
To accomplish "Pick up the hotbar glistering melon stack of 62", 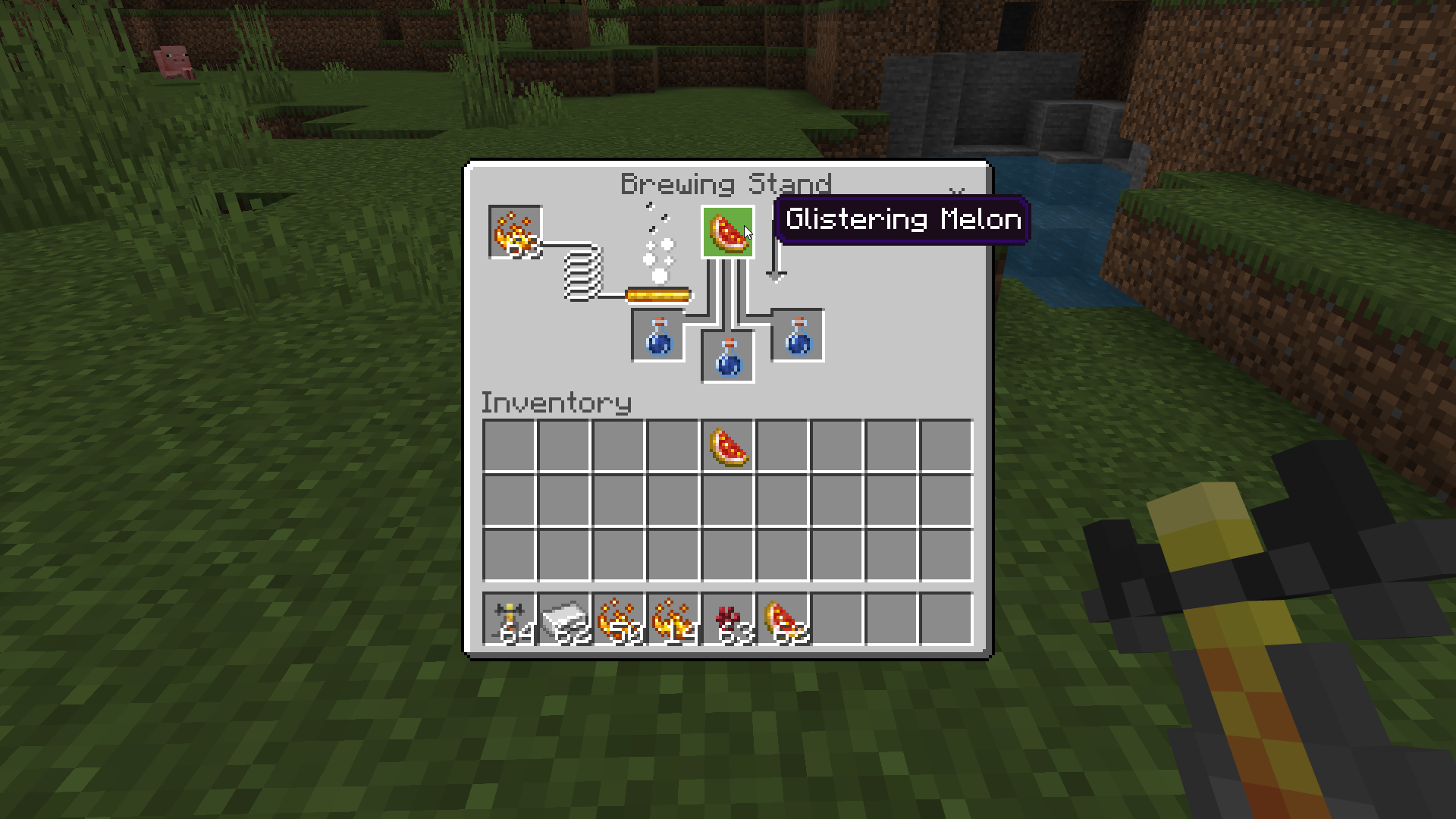I will (x=783, y=619).
